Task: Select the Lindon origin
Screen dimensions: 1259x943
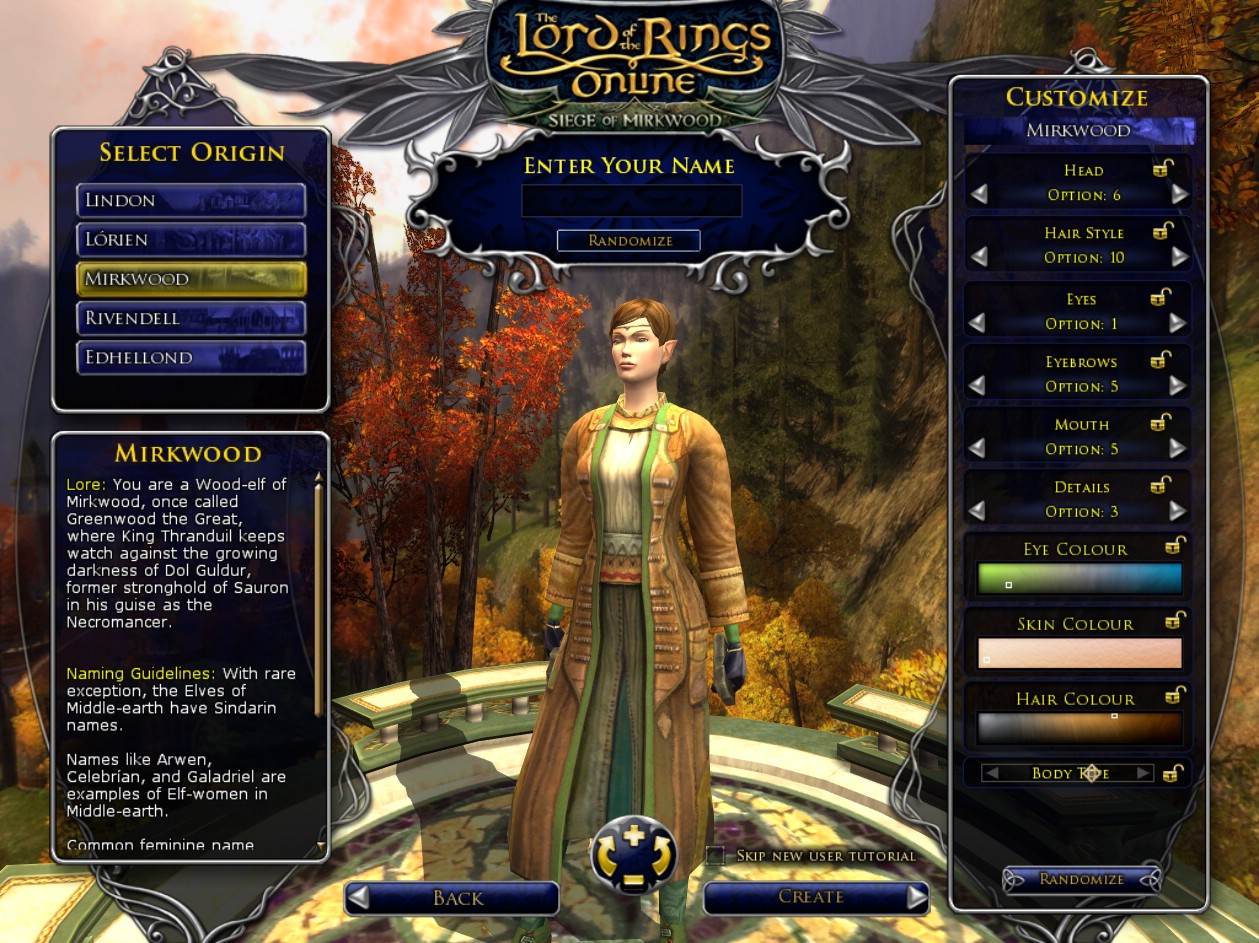Action: pos(191,200)
